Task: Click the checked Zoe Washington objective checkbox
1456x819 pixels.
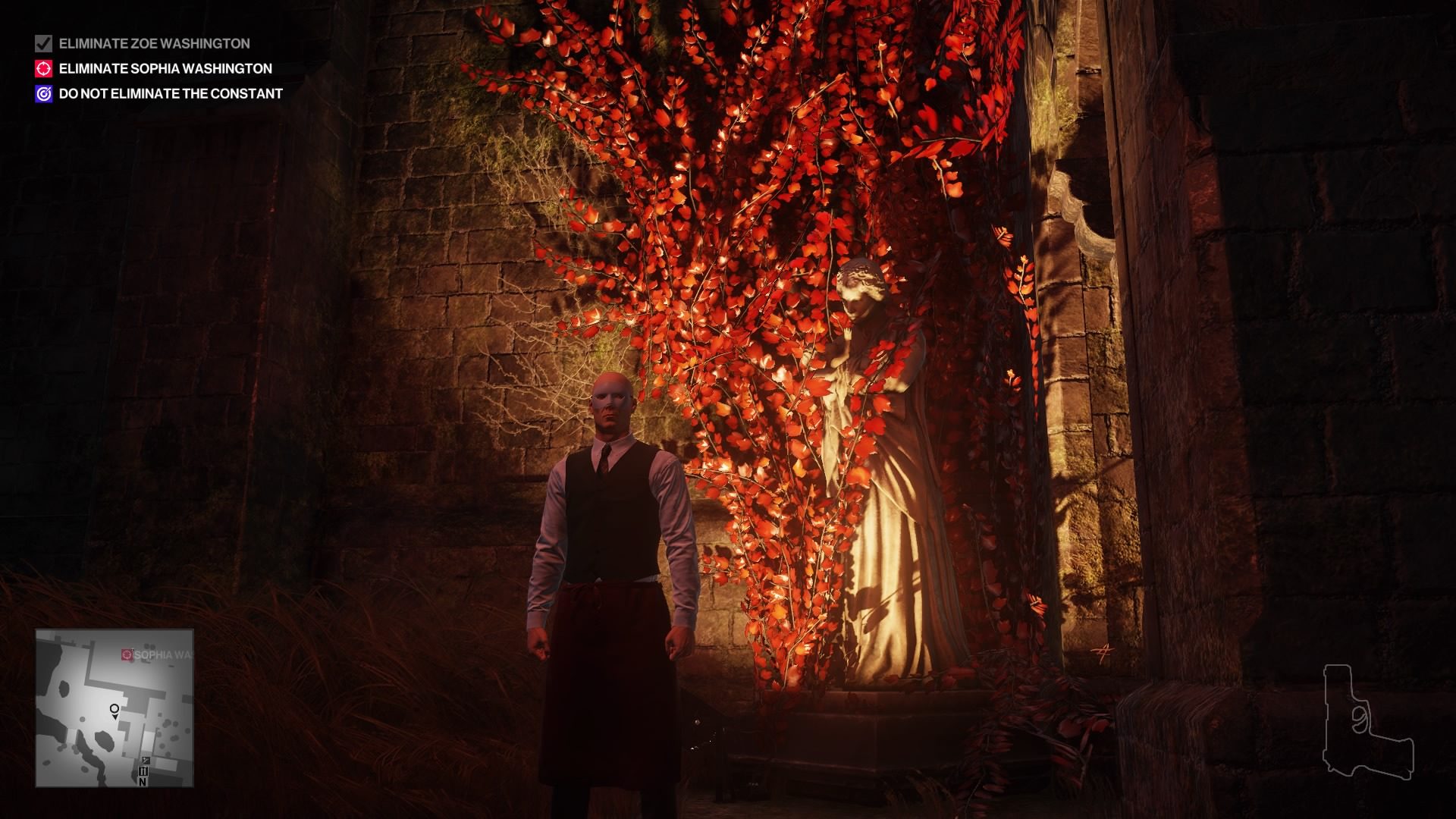Action: point(42,44)
